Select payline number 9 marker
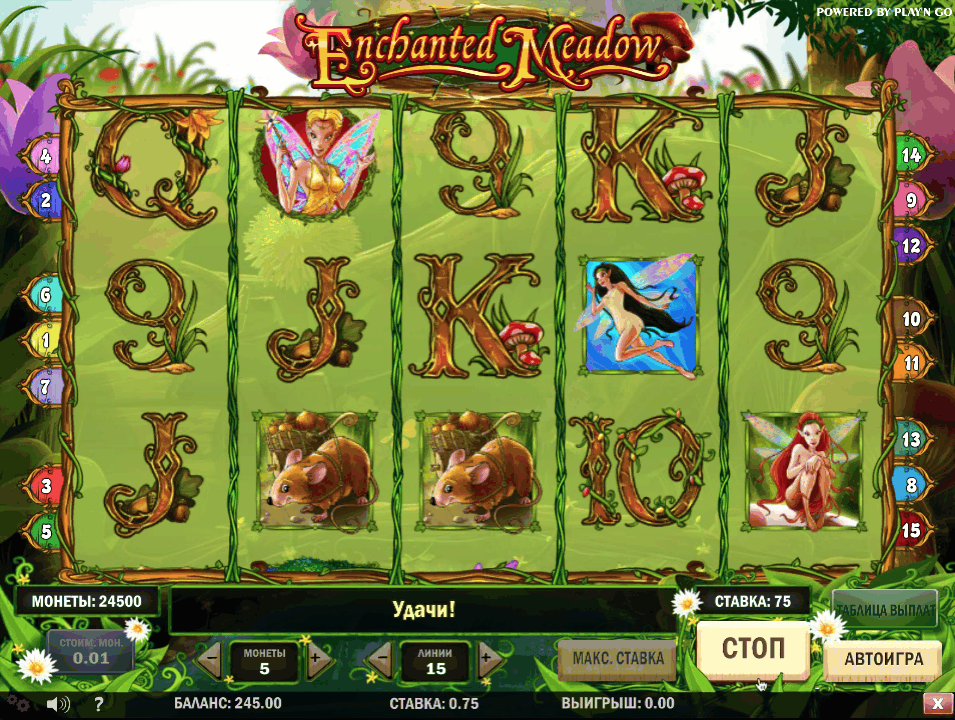The height and width of the screenshot is (720, 955). pyautogui.click(x=911, y=200)
